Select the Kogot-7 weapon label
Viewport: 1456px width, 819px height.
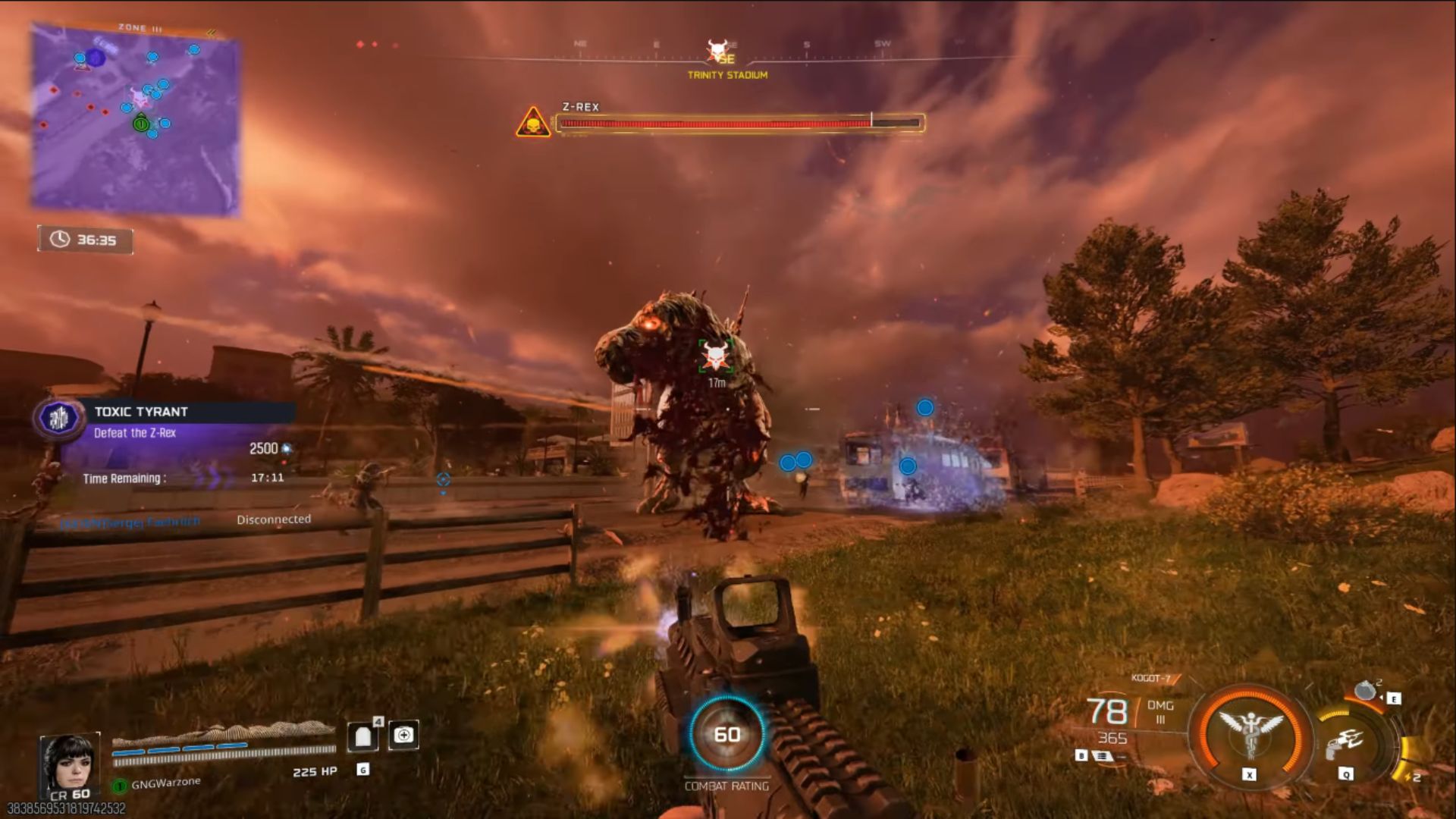1150,678
